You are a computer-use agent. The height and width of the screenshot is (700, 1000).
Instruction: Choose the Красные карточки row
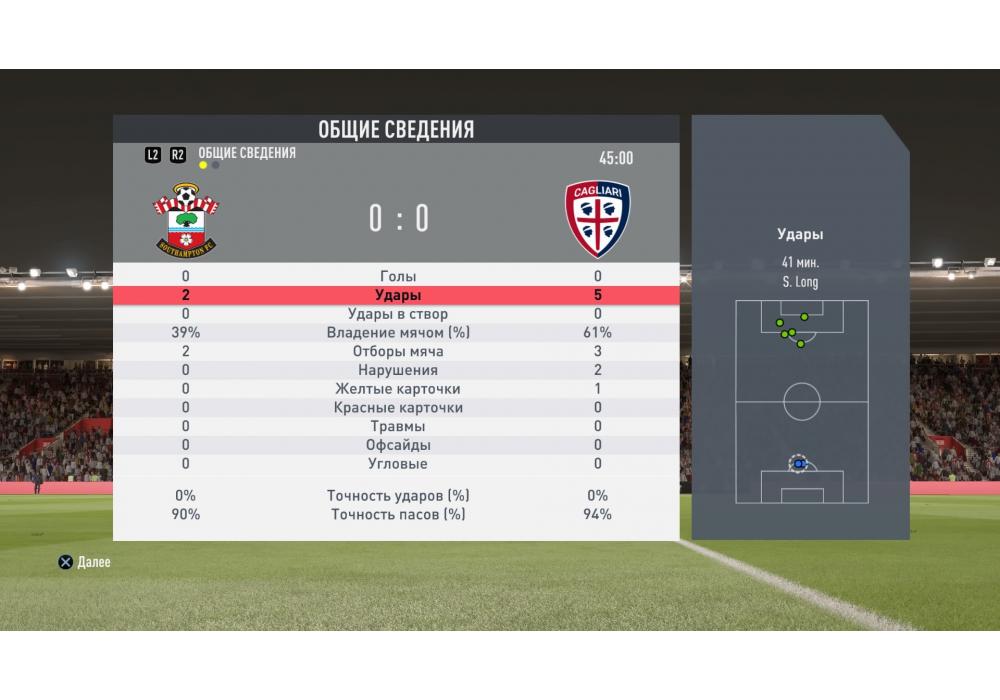pyautogui.click(x=397, y=408)
